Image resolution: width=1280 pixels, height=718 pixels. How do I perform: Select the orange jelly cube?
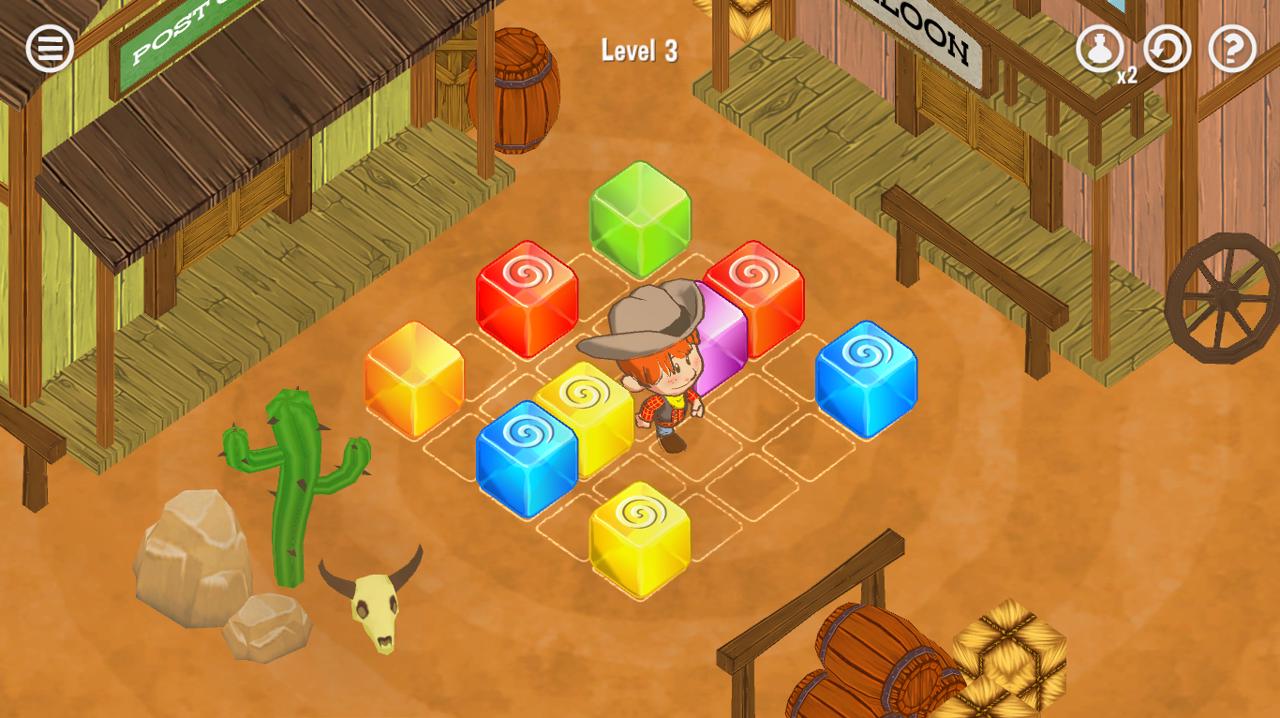(x=414, y=378)
